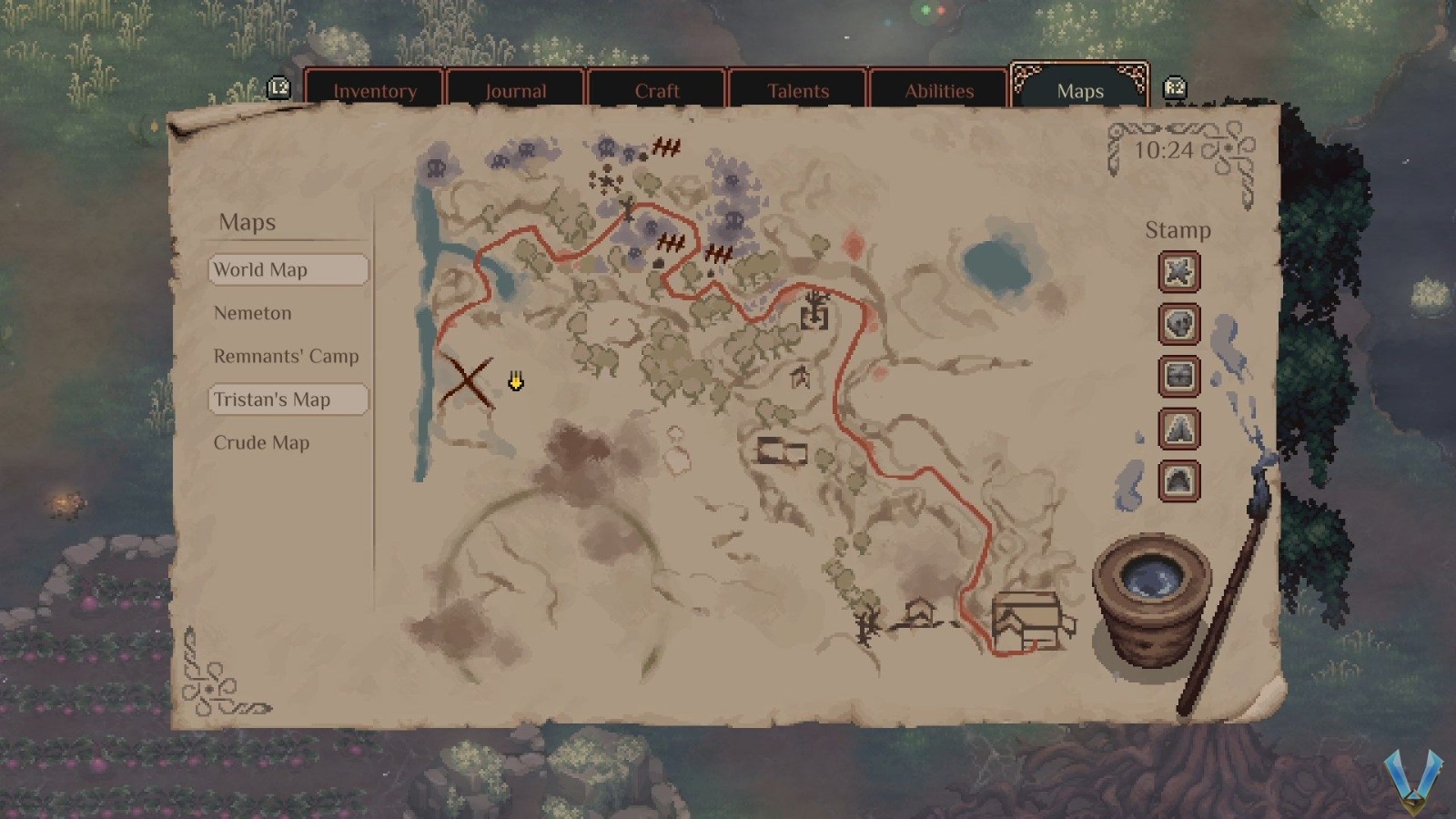This screenshot has width=1456, height=819.
Task: Switch to the Craft tab
Action: click(657, 91)
